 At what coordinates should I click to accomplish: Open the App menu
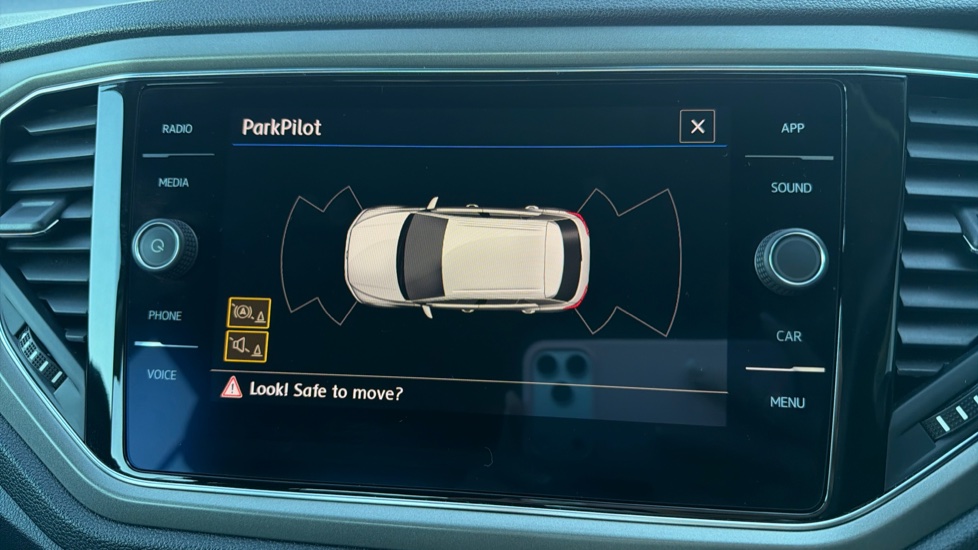[x=792, y=129]
